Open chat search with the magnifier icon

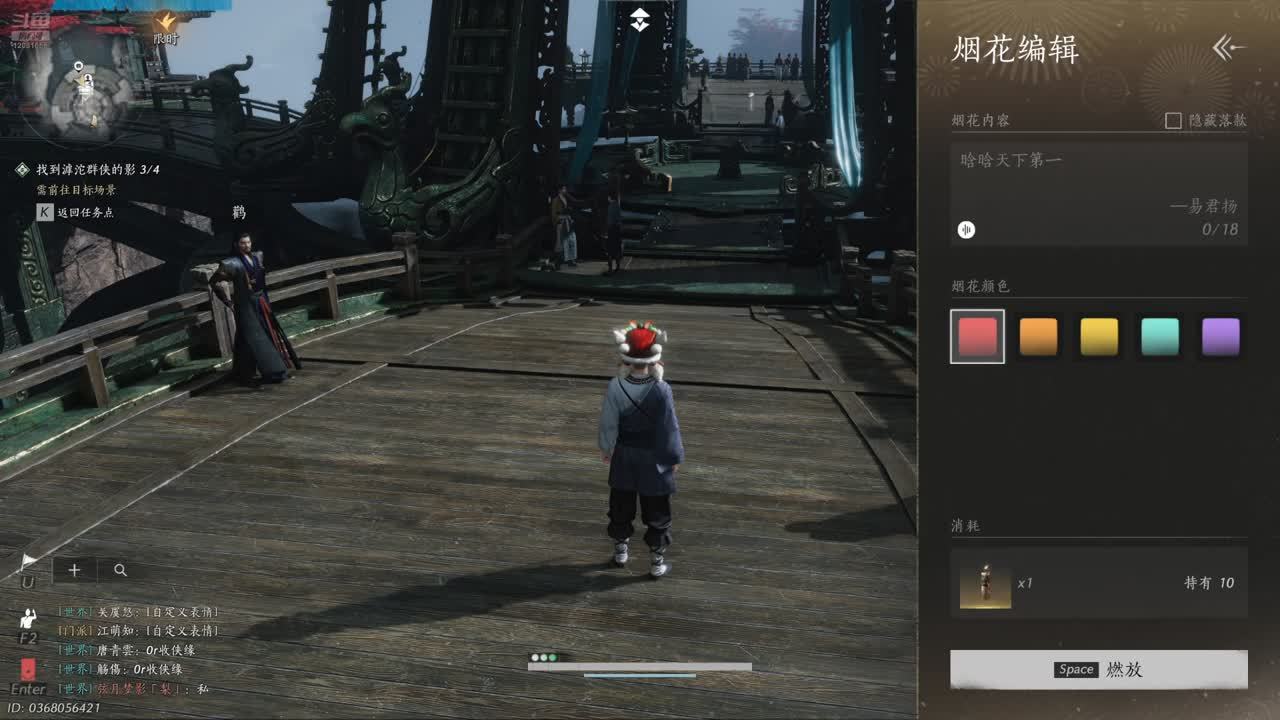(x=120, y=570)
